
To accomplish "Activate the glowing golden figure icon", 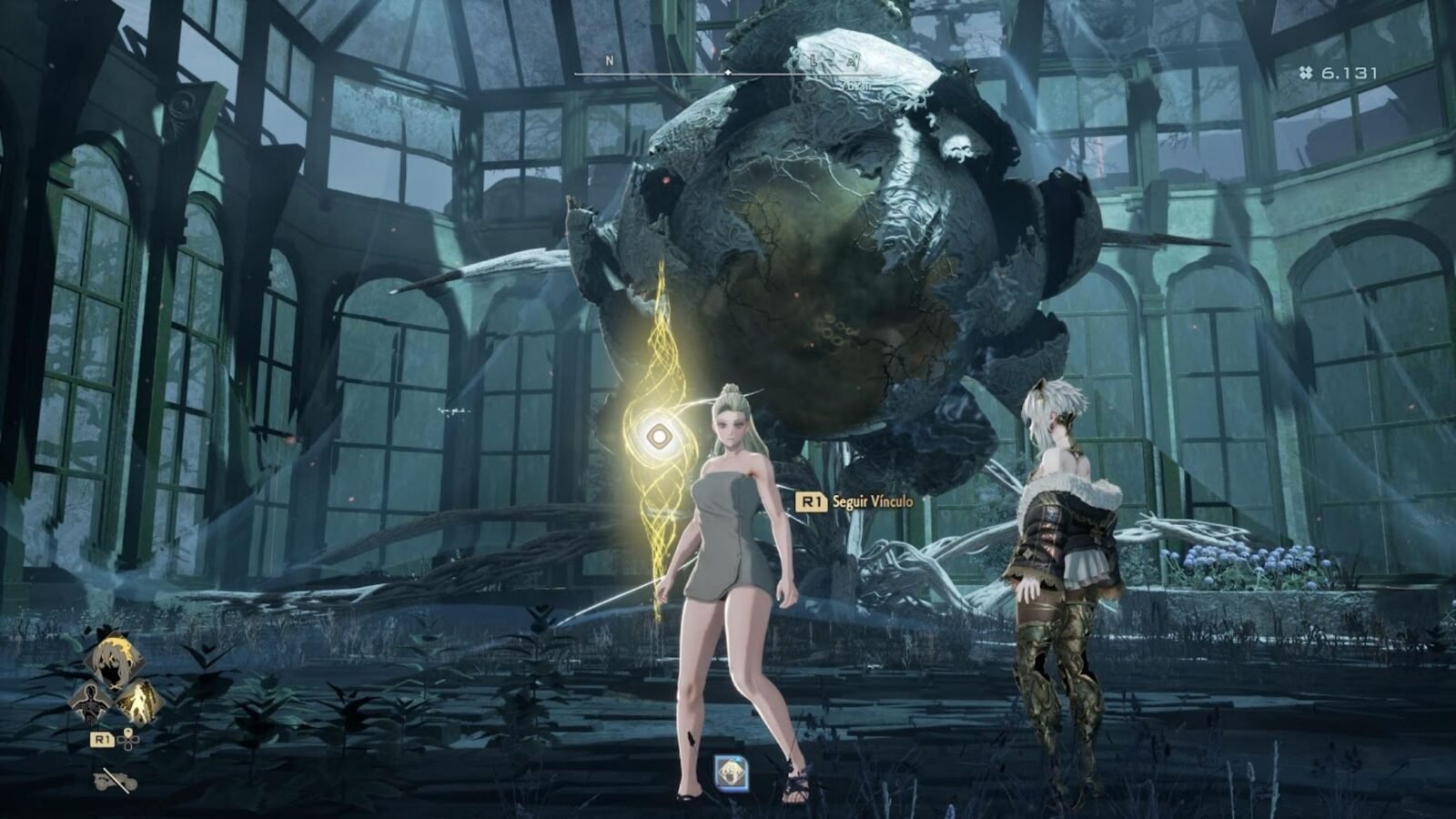I will pos(138,702).
